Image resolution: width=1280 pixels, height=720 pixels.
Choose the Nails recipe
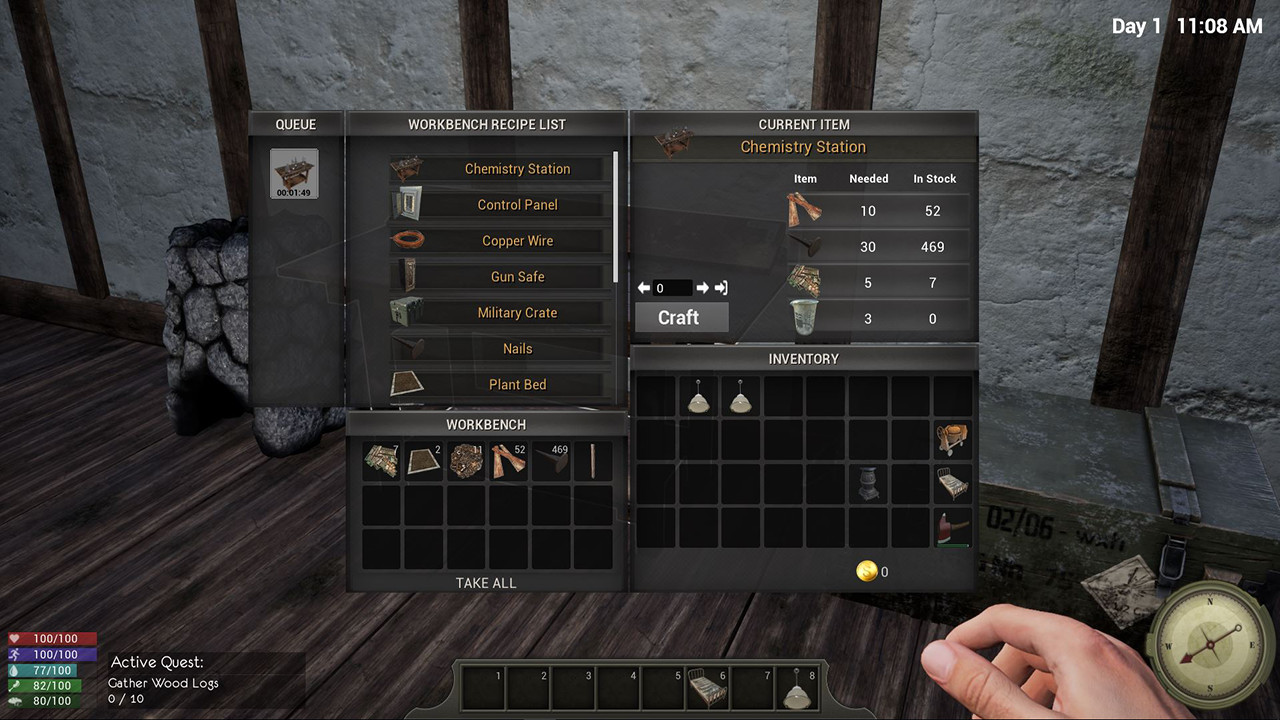[x=517, y=349]
